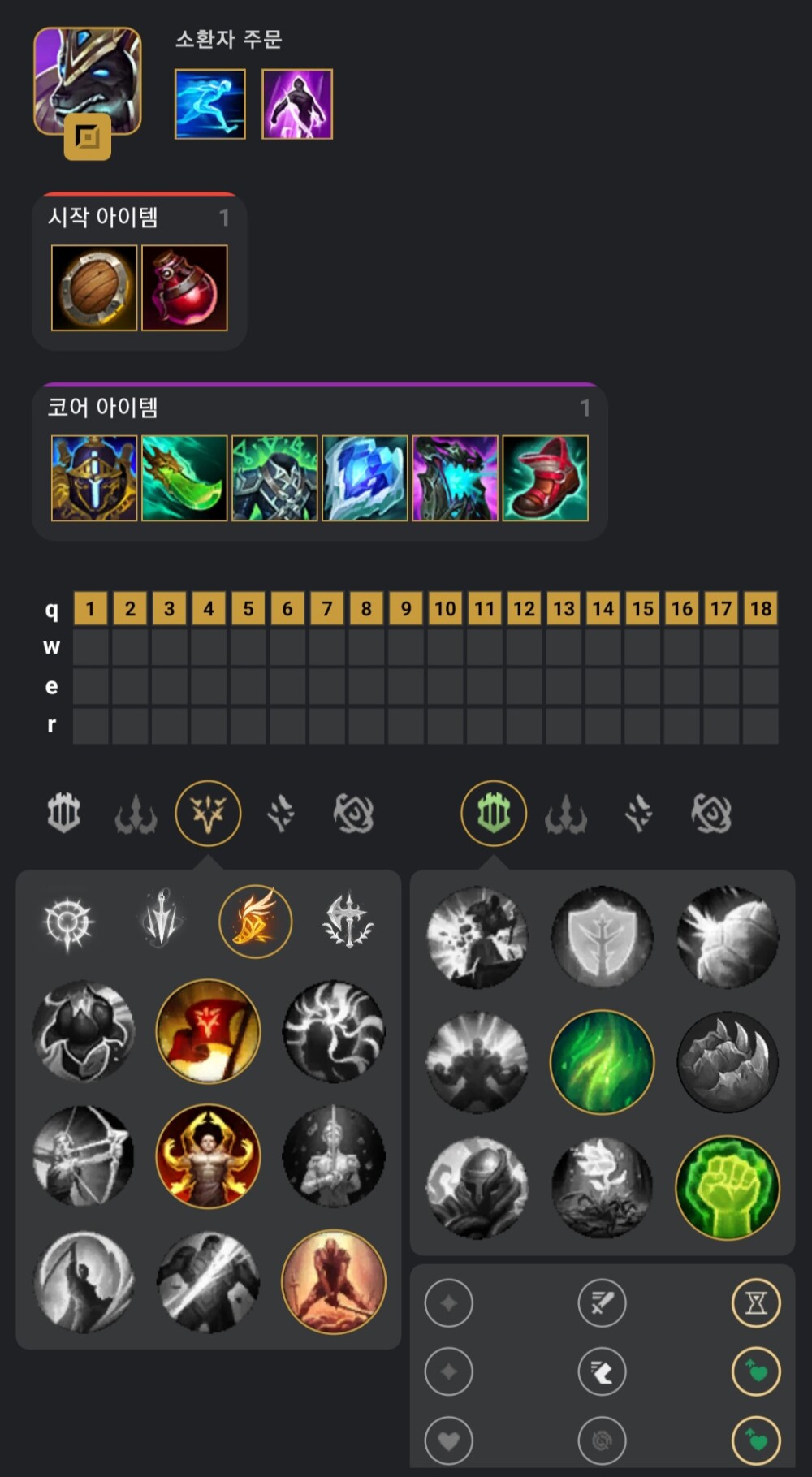812x1477 pixels.
Task: Select the red boots core item
Action: pyautogui.click(x=545, y=478)
